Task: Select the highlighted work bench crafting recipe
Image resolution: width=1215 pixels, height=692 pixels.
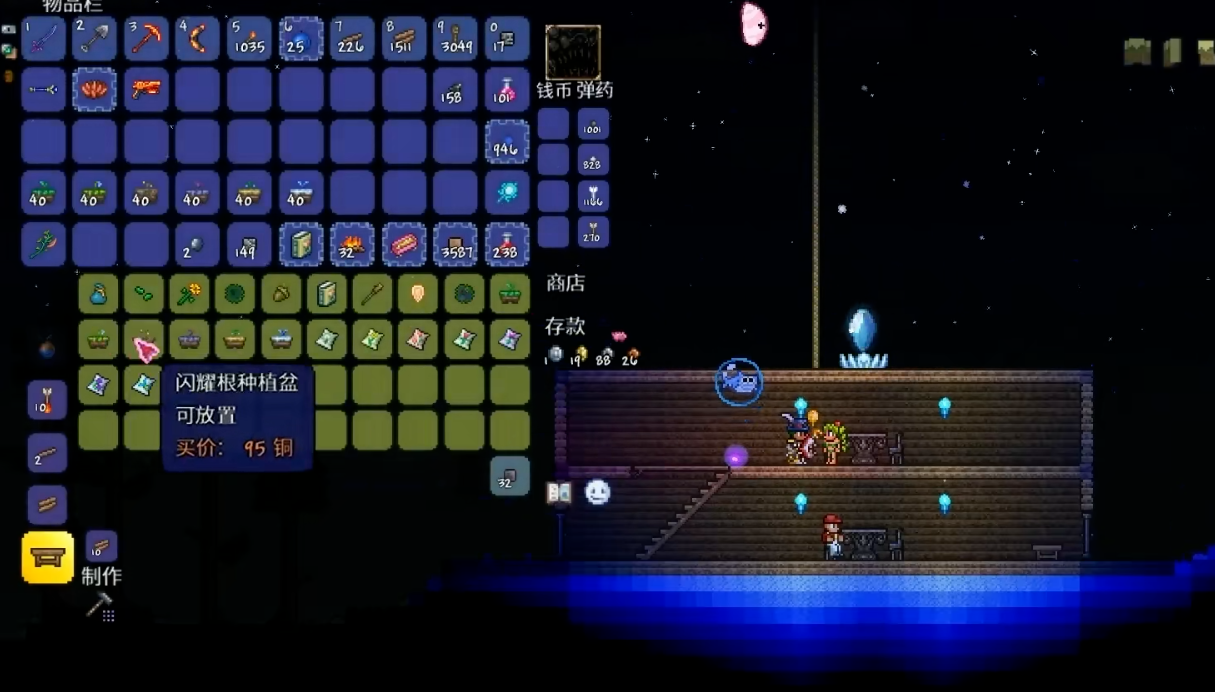Action: coord(48,558)
